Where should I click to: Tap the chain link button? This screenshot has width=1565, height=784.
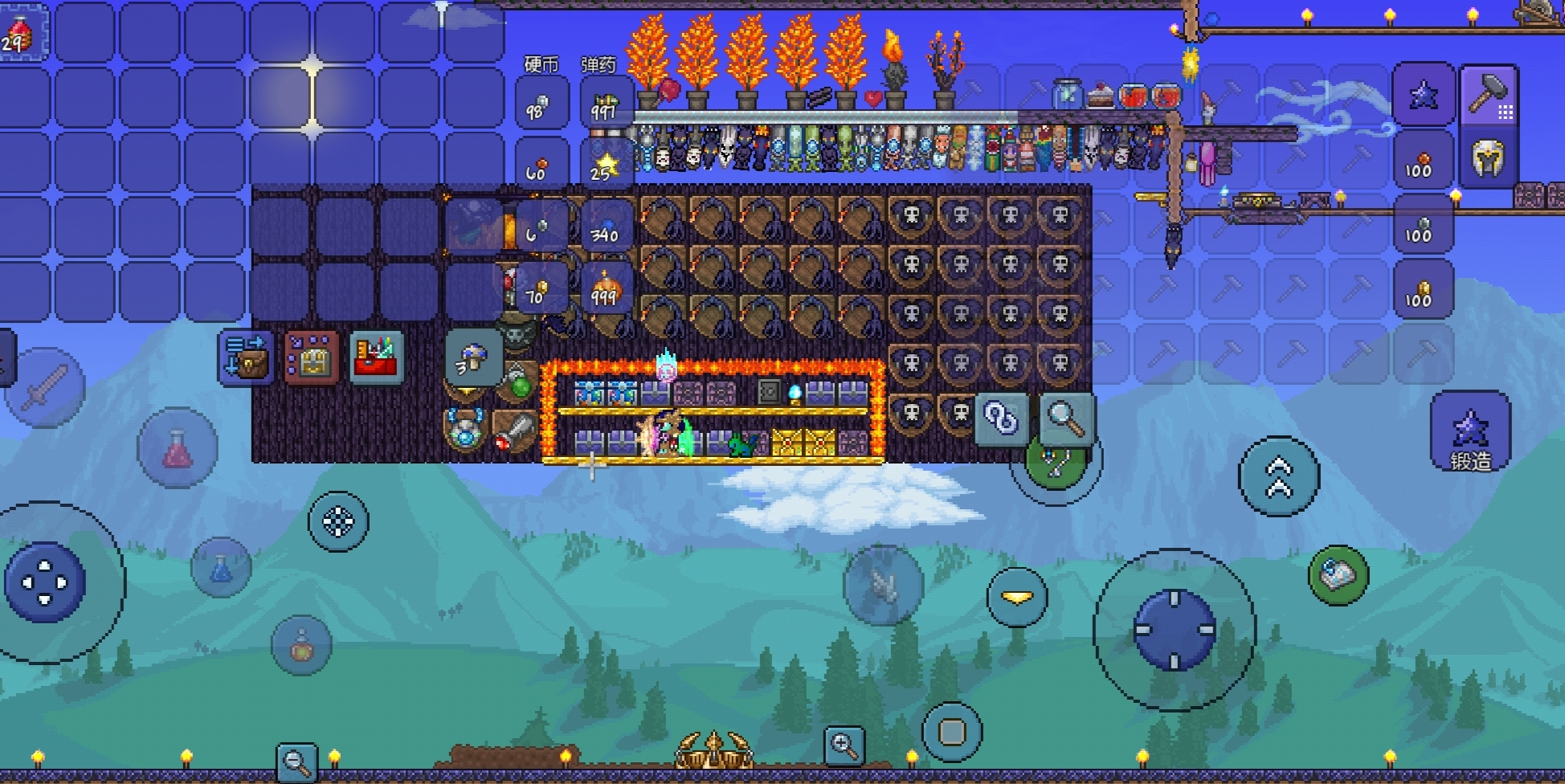(1001, 419)
